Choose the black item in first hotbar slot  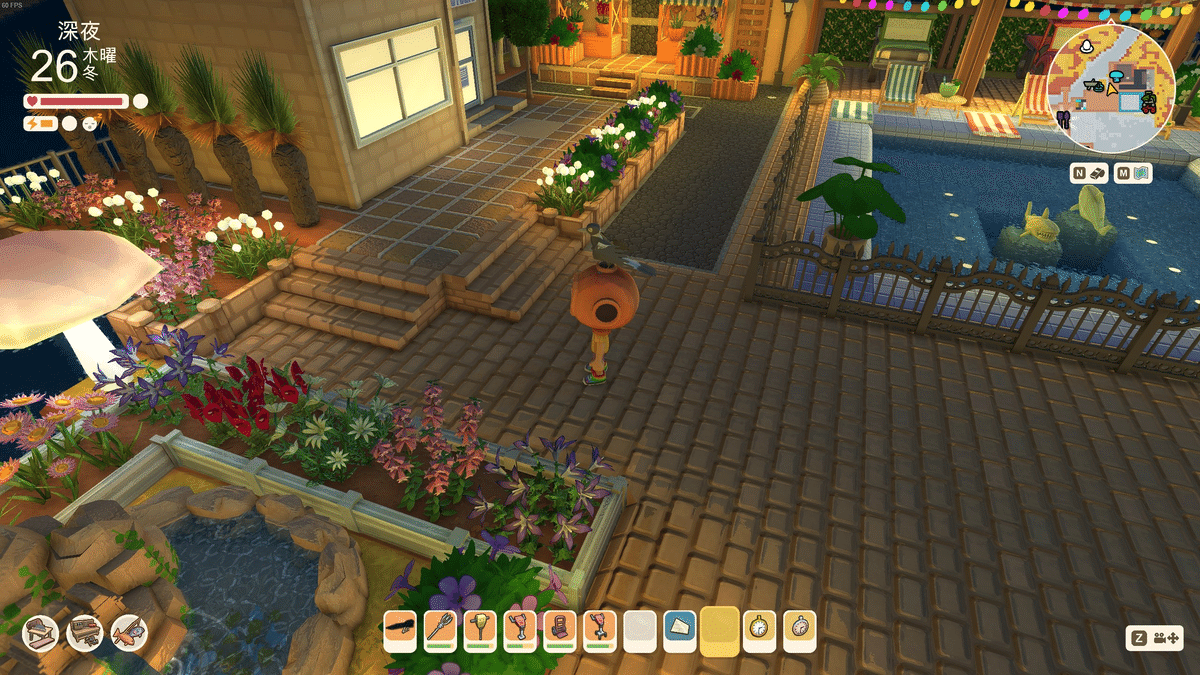pyautogui.click(x=400, y=630)
